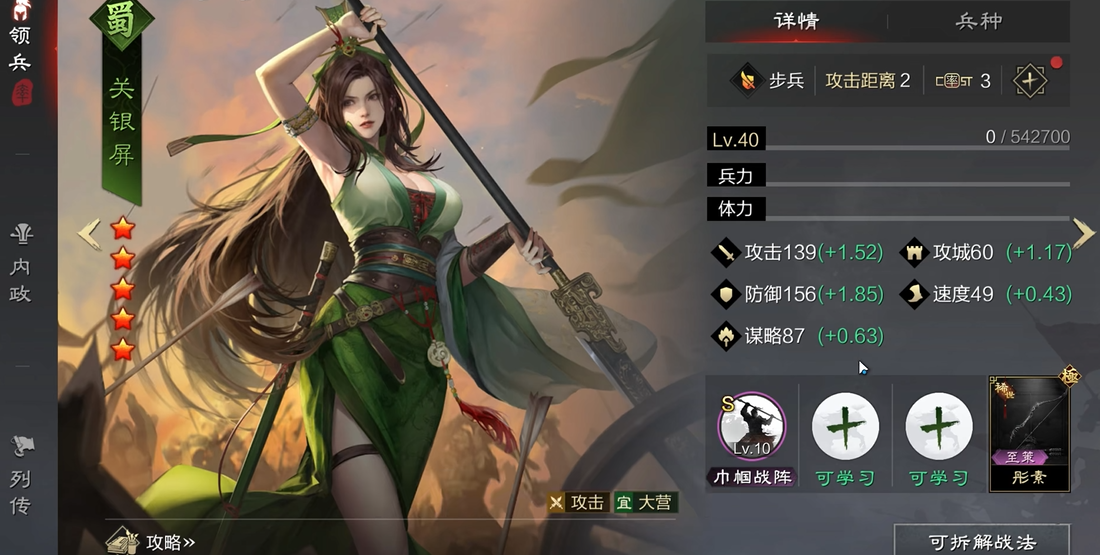Open the 列传 biography section
This screenshot has width=1100, height=555.
coord(20,478)
